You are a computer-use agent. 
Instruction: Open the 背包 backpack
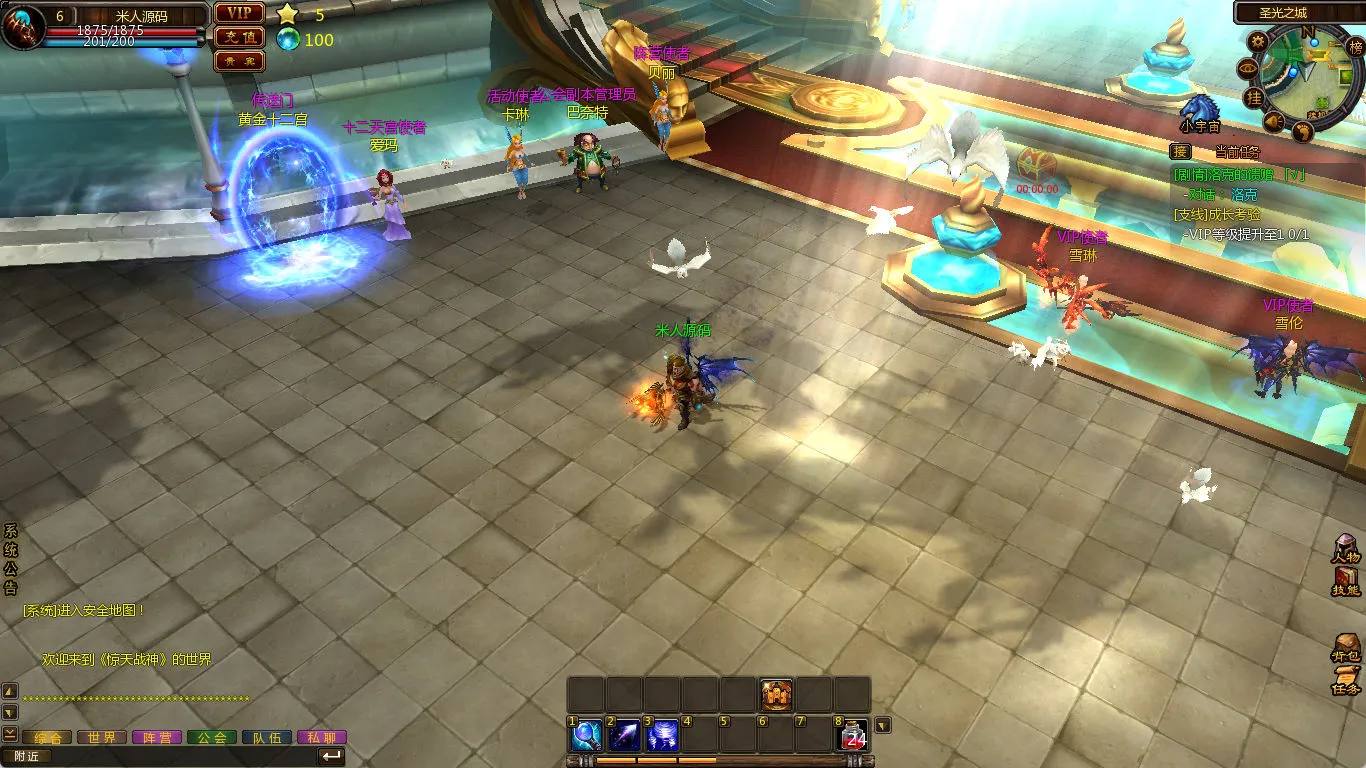click(1346, 648)
